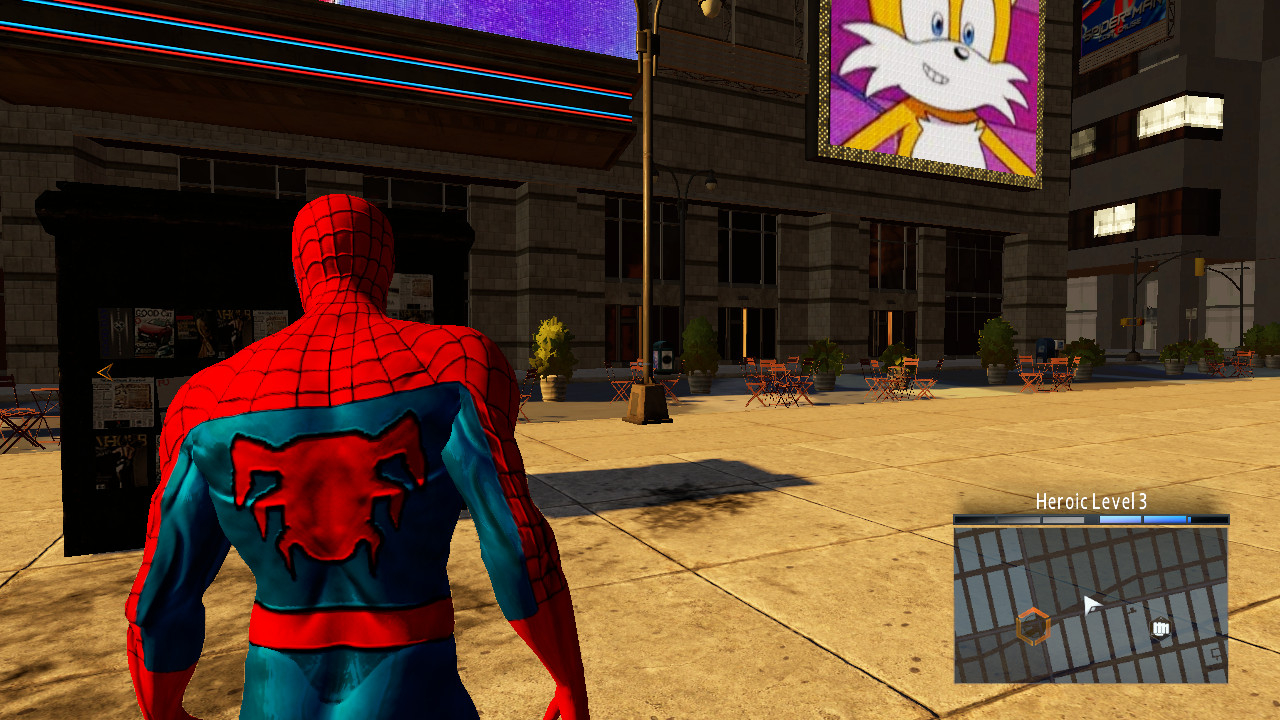Click the orange arrow marker on the newsstand
Viewport: 1280px width, 720px height.
(105, 372)
